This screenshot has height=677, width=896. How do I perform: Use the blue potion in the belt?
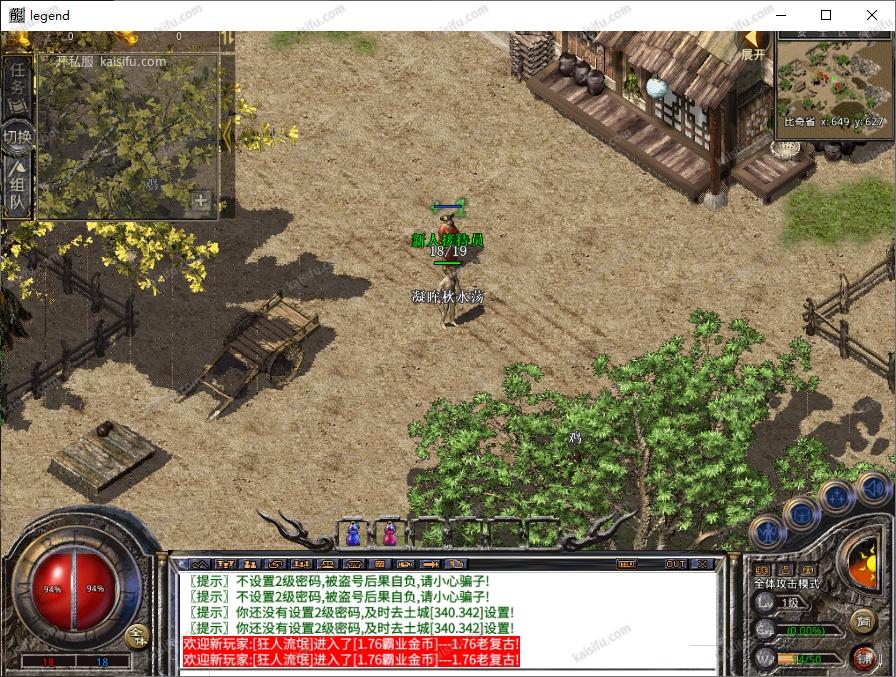pyautogui.click(x=353, y=535)
